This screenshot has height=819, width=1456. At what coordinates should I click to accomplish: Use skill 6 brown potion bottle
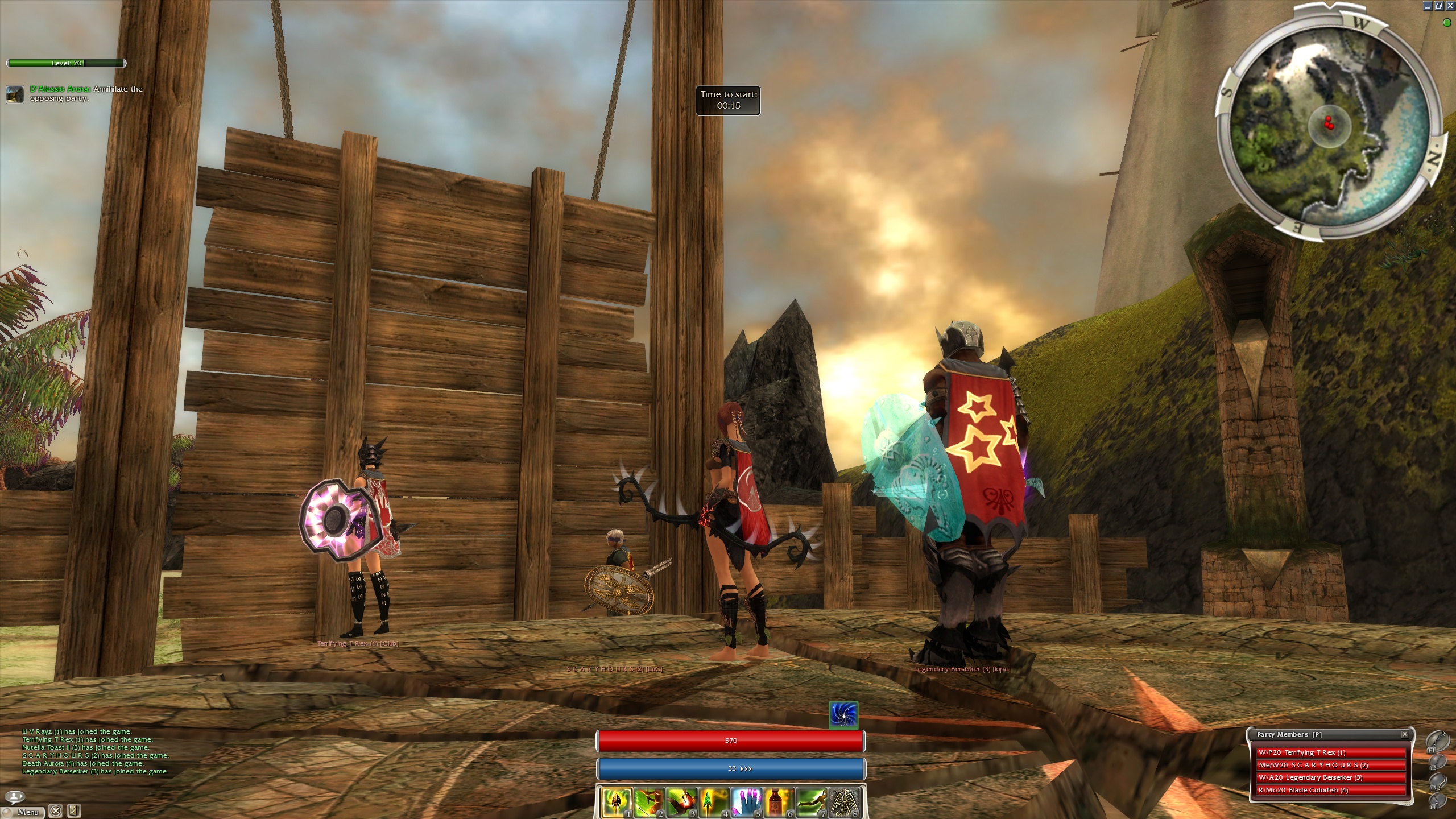(779, 802)
